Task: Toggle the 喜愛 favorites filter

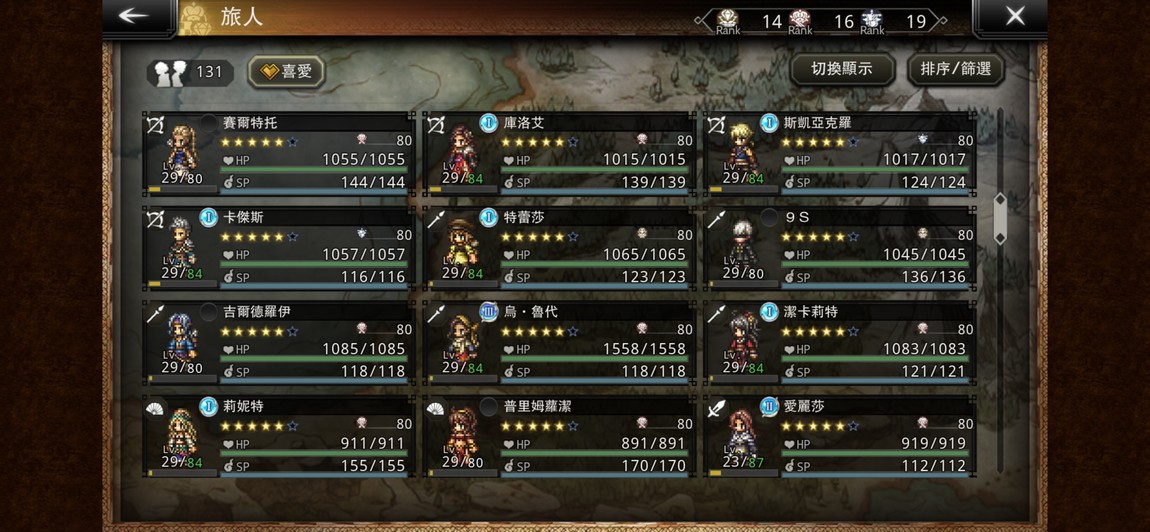Action: [x=286, y=71]
